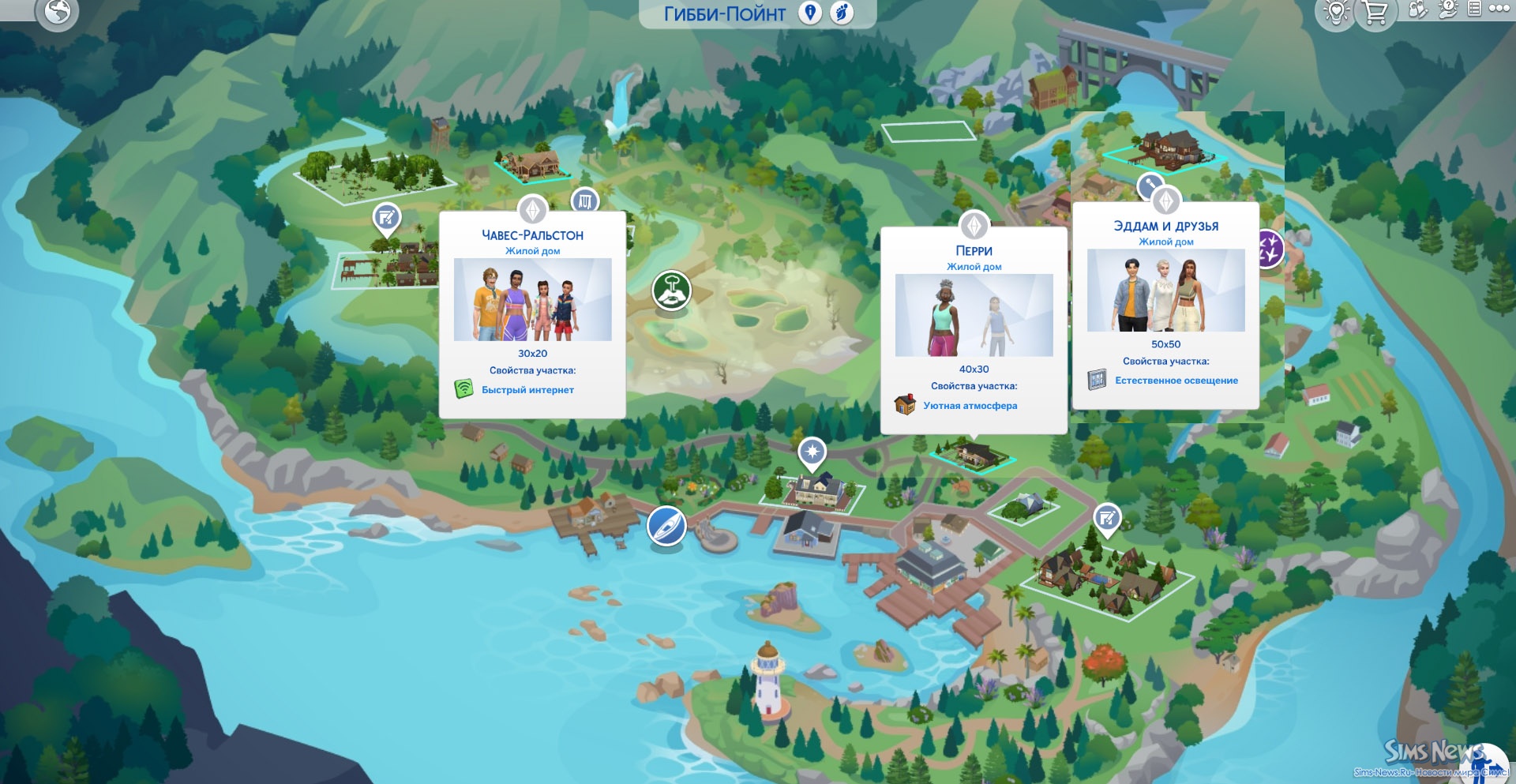Viewport: 1516px width, 784px height.
Task: Click the Уютная атмосфера lot trait
Action: click(970, 406)
